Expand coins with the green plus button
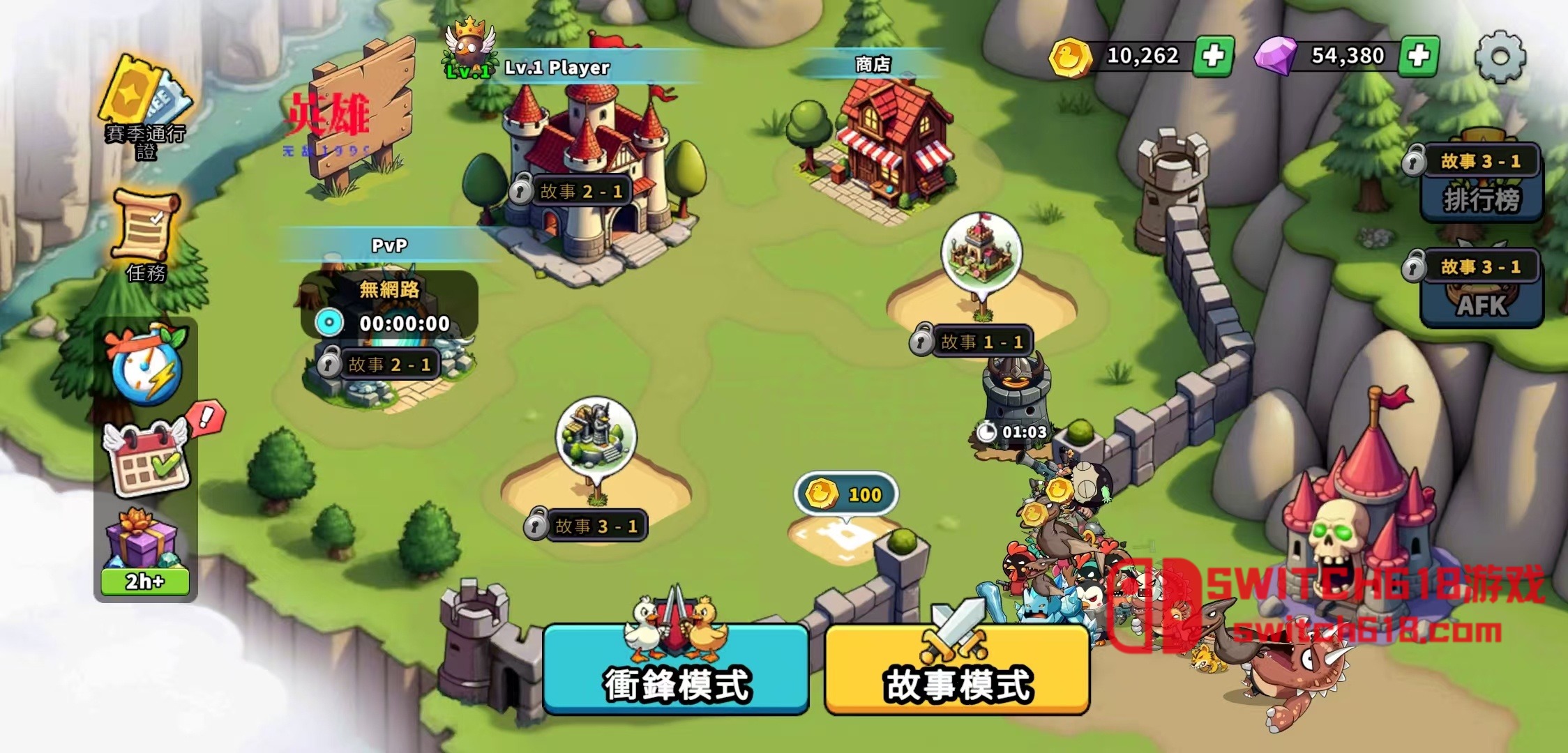This screenshot has width=1568, height=753. pyautogui.click(x=1214, y=54)
